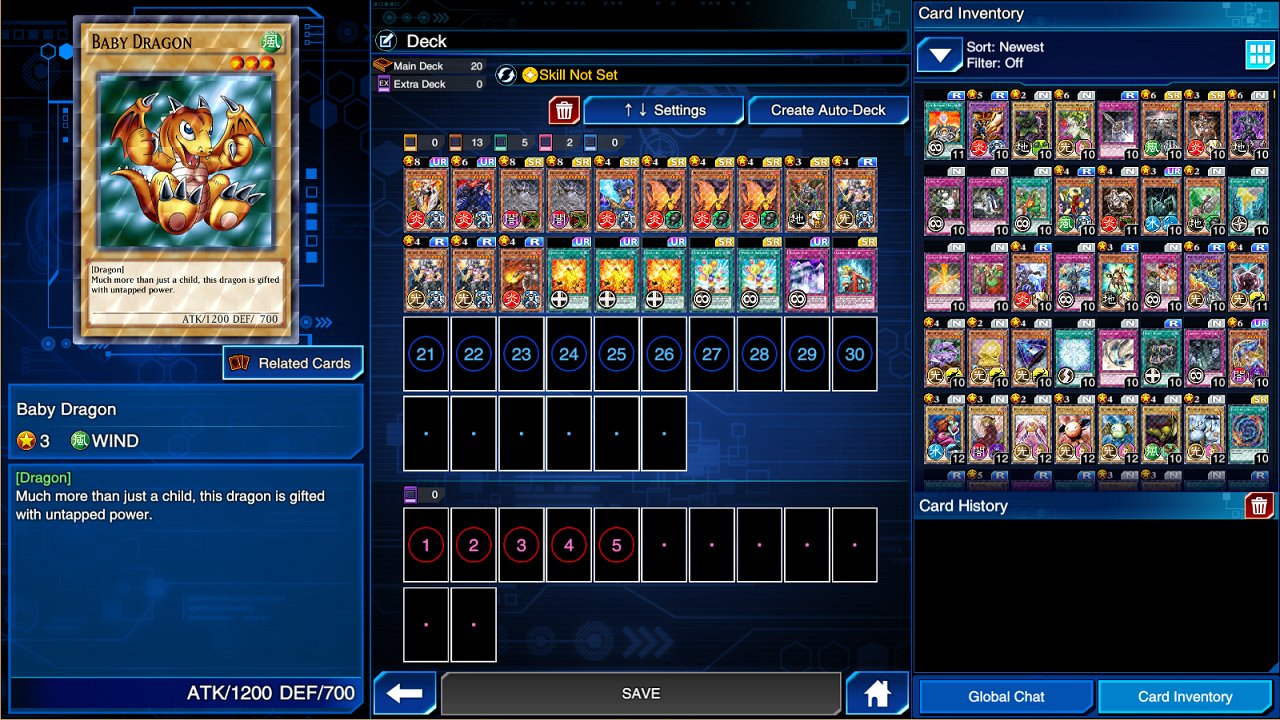Select empty main deck slot 30

pyautogui.click(x=854, y=354)
